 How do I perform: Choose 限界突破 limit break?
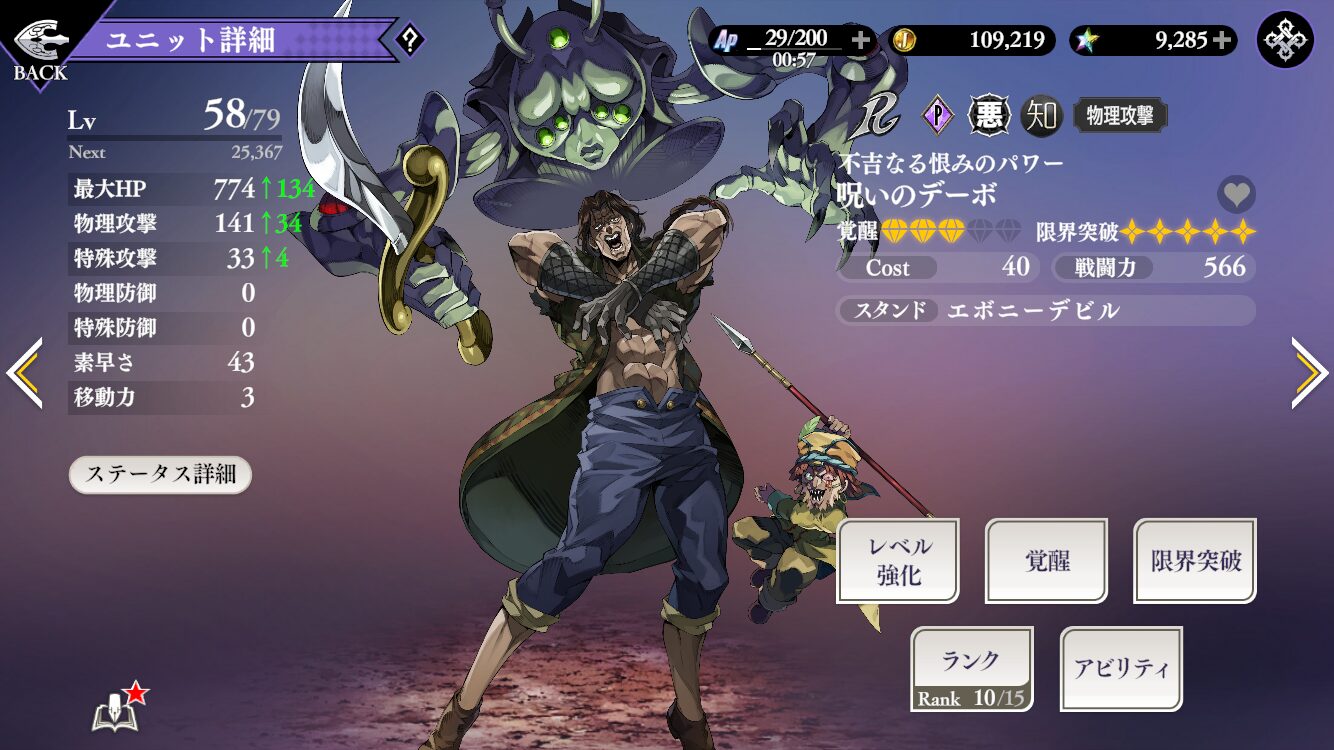click(x=1195, y=561)
